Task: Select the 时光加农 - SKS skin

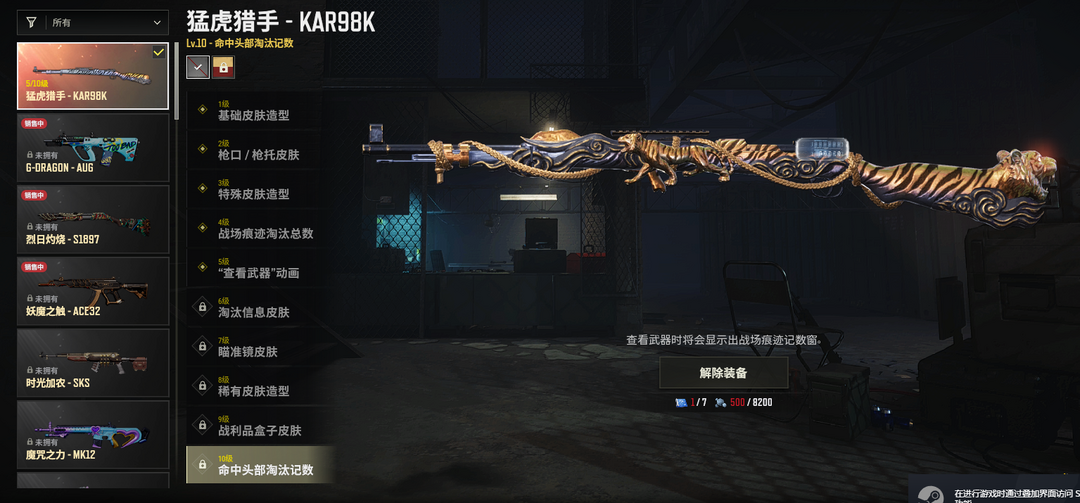Action: point(93,362)
